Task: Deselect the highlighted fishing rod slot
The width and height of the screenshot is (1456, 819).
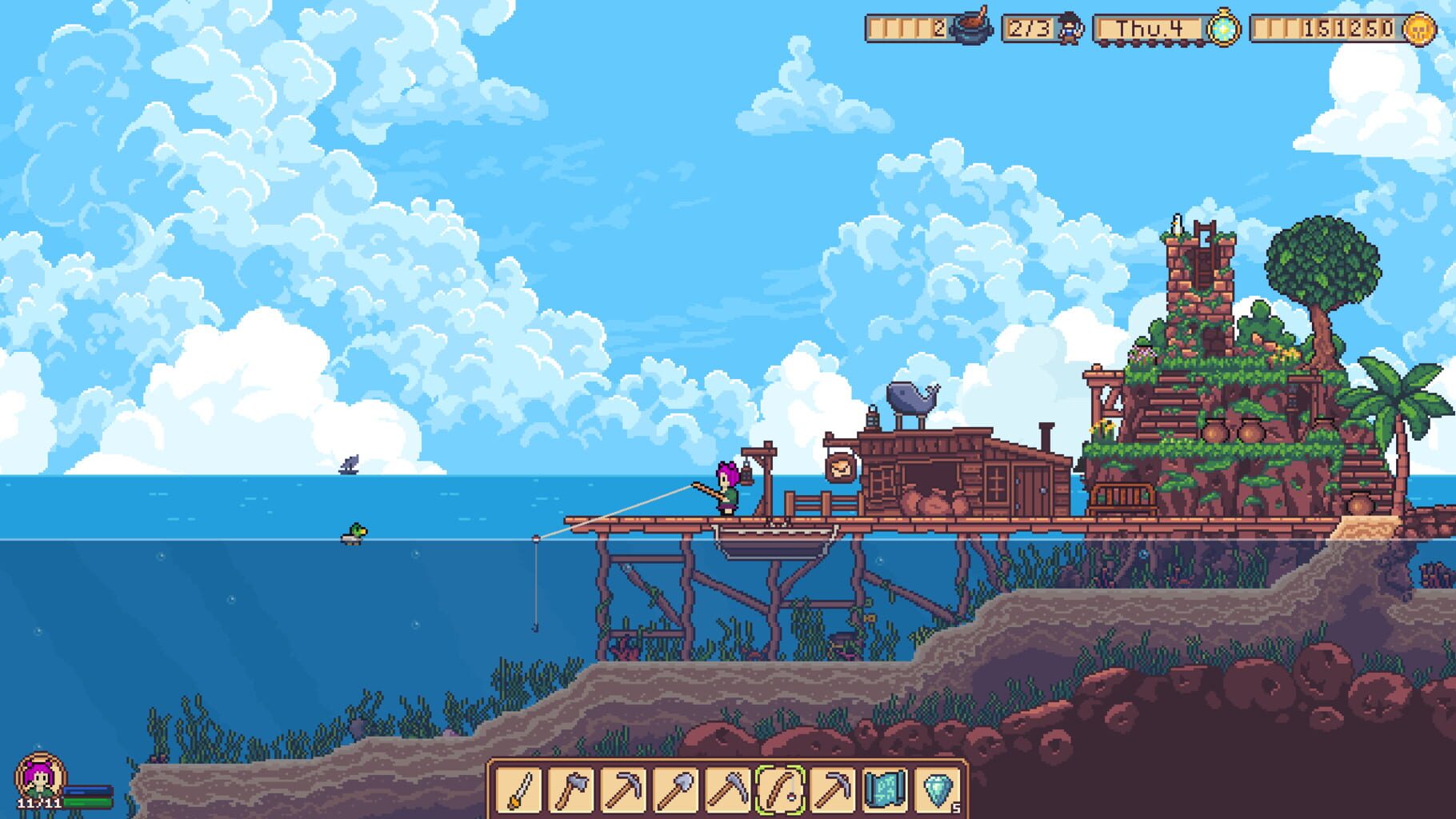Action: [778, 792]
